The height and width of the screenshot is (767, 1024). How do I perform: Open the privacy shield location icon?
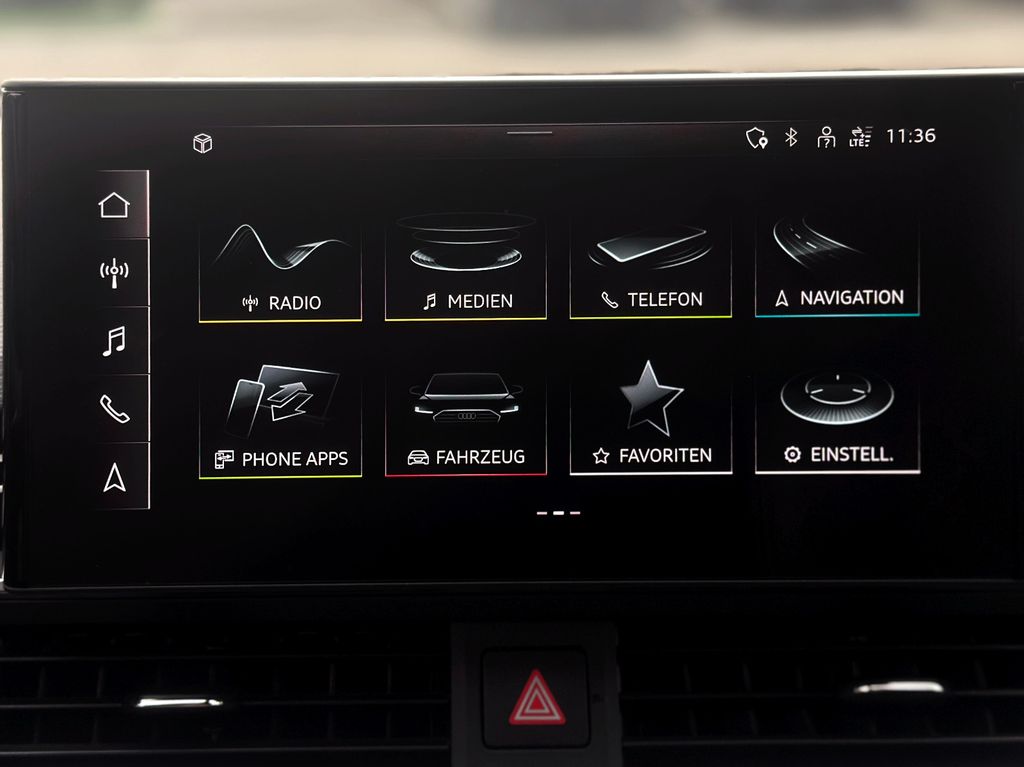click(757, 138)
